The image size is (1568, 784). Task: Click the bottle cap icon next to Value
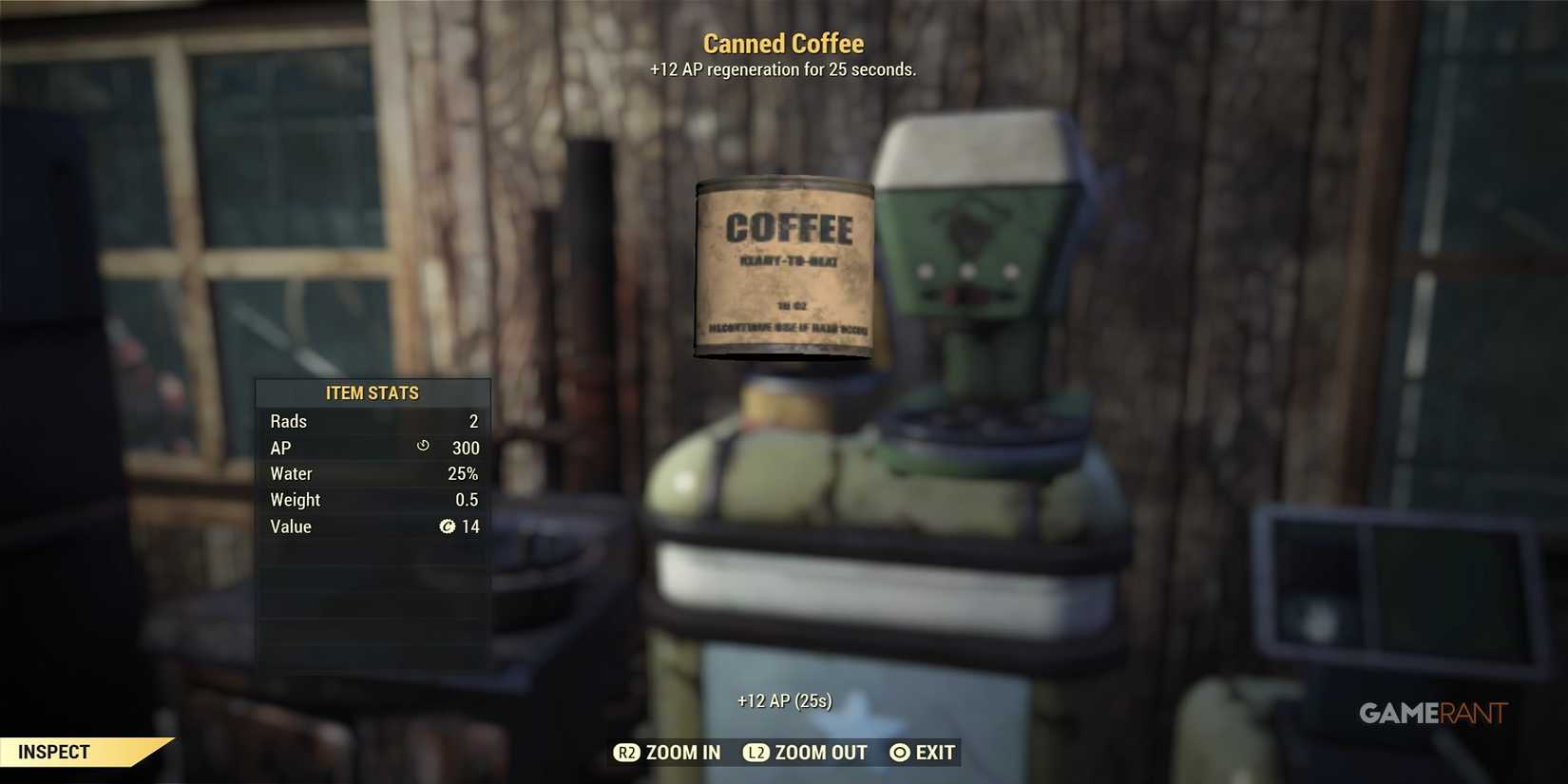[448, 526]
